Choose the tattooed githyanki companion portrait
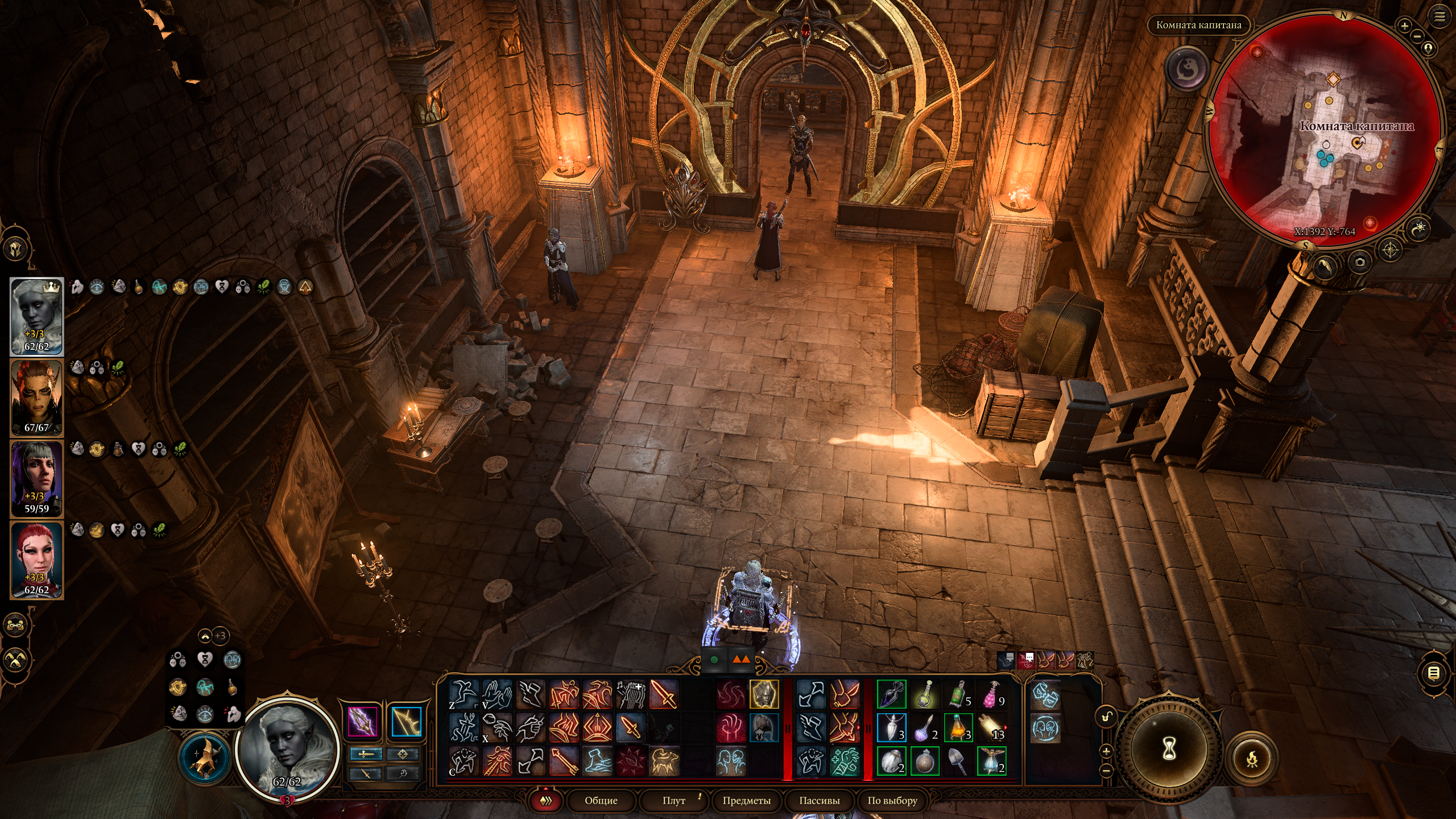1456x819 pixels. point(36,398)
